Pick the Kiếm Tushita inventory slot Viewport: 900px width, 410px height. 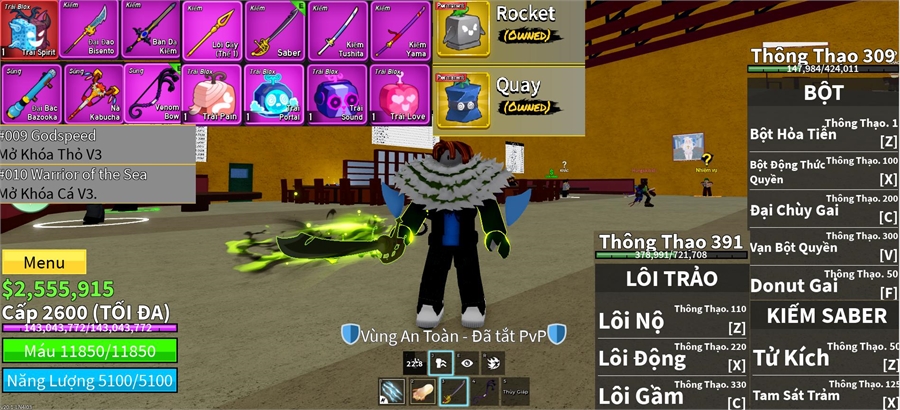point(340,30)
